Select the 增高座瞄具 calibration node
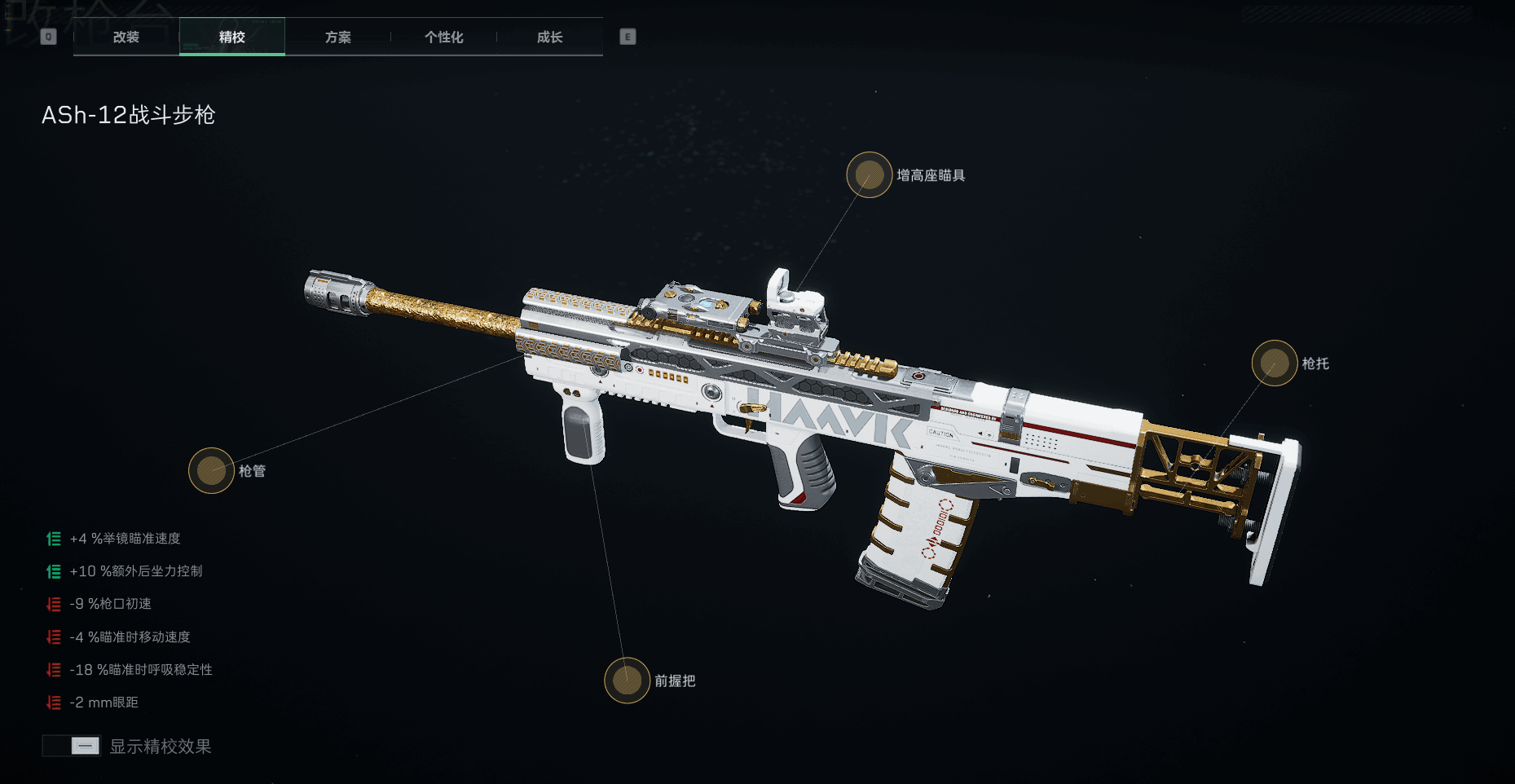The height and width of the screenshot is (784, 1515). click(870, 175)
